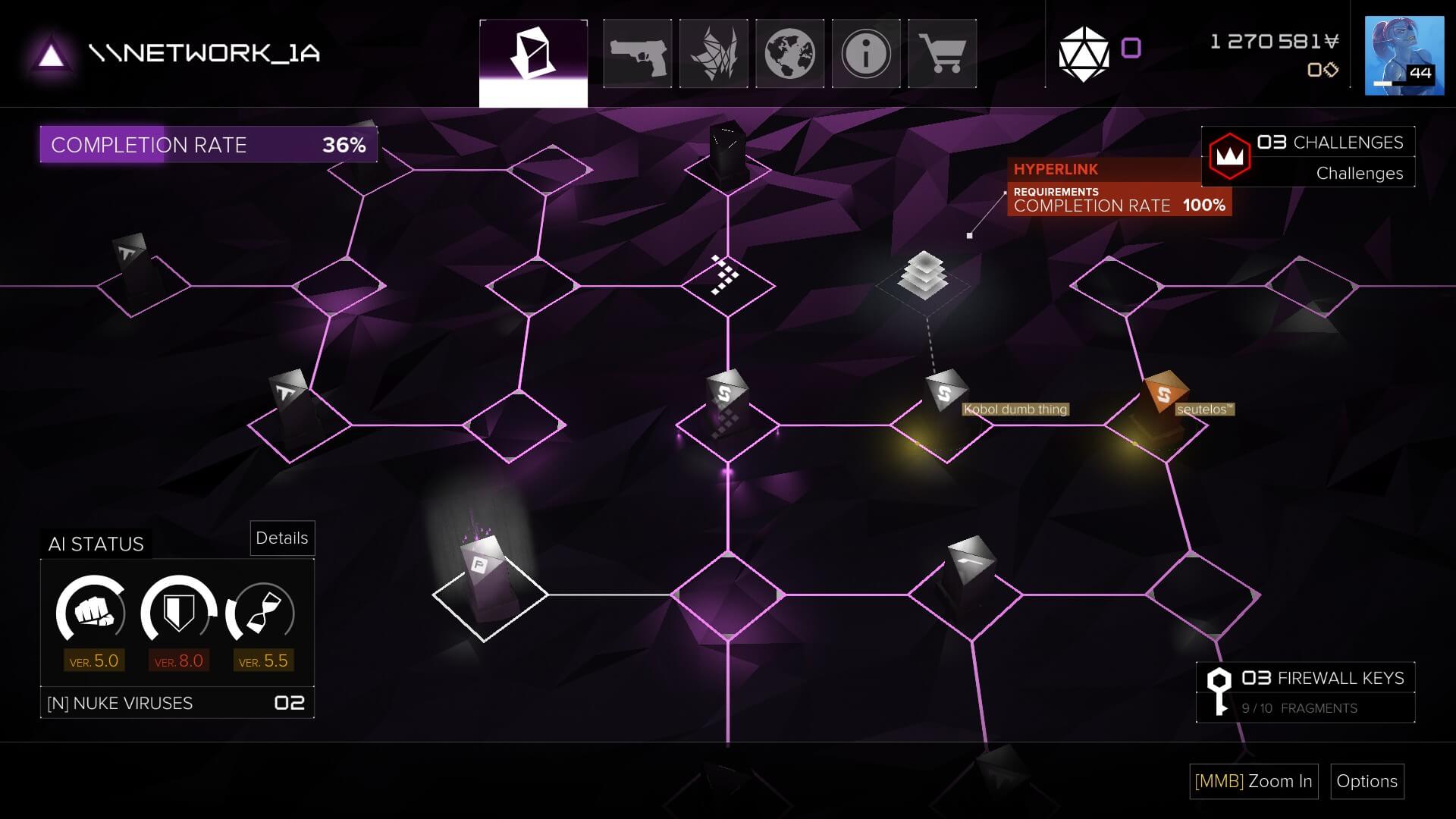Open the Challenges panel
This screenshot has height=819, width=1456.
tap(1307, 157)
